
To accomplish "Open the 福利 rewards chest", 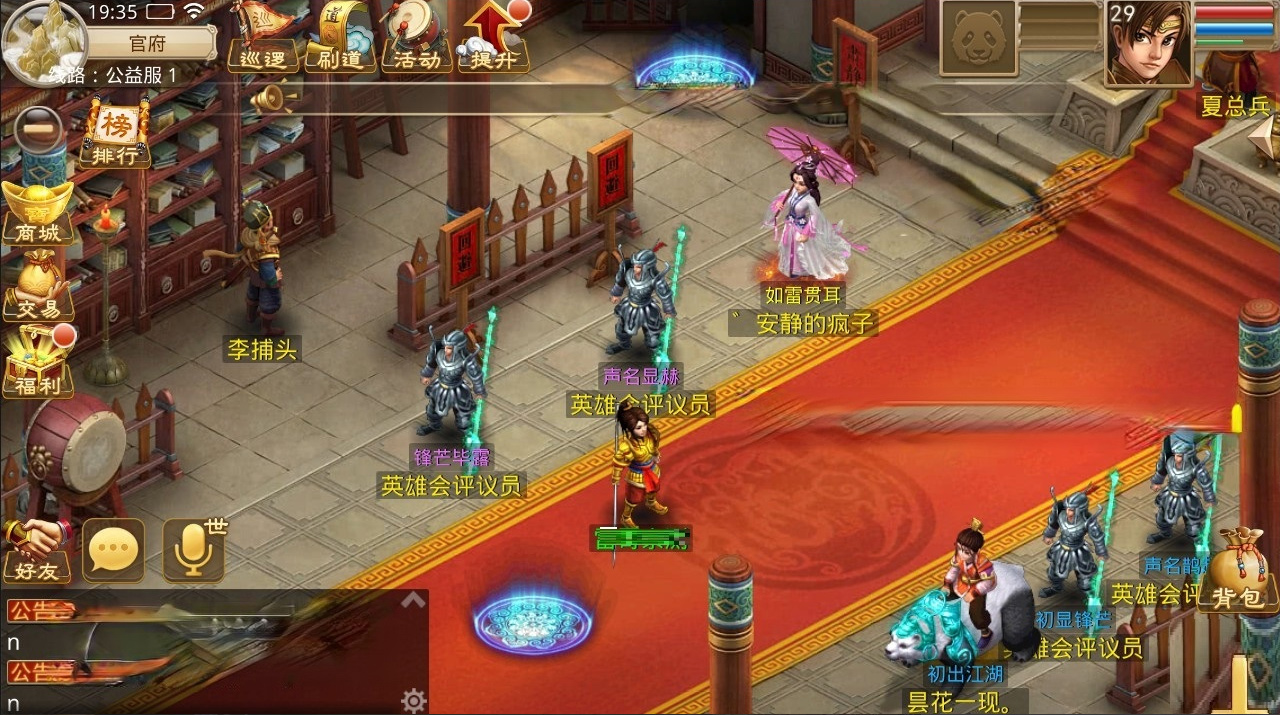I will point(38,362).
